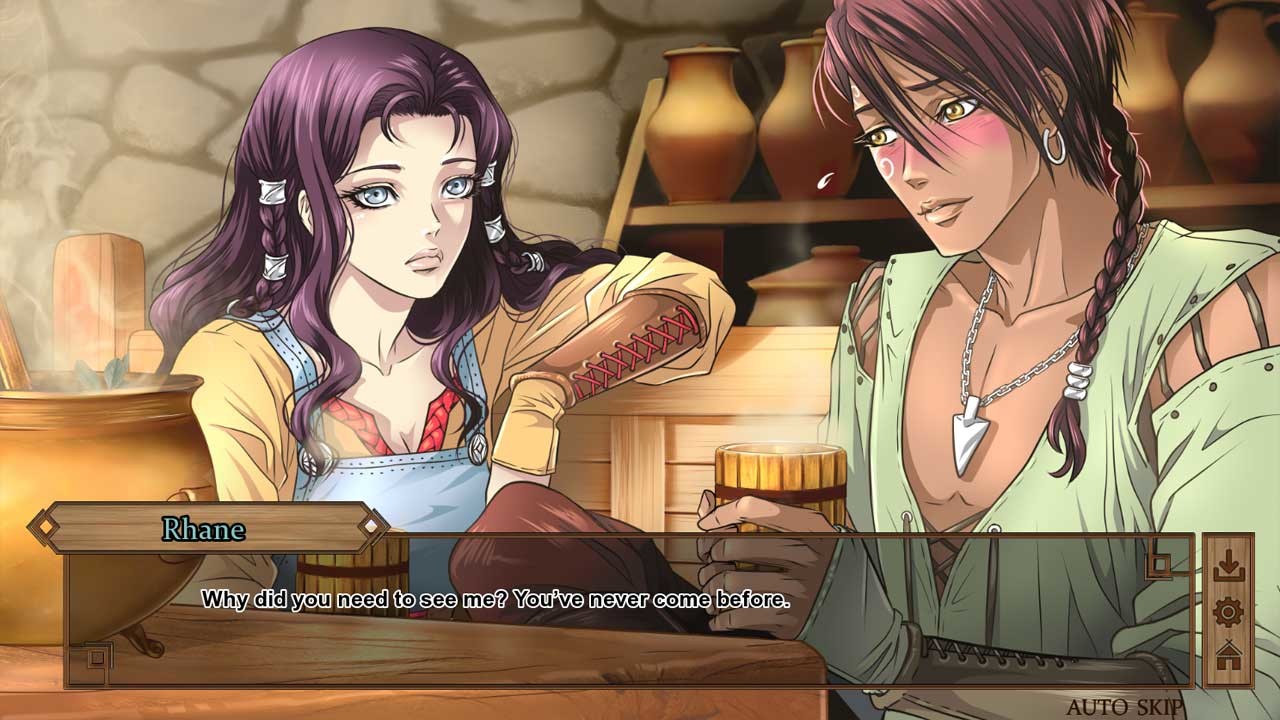Click the corner ornament icon bottom-left of dialogue box

tap(97, 655)
